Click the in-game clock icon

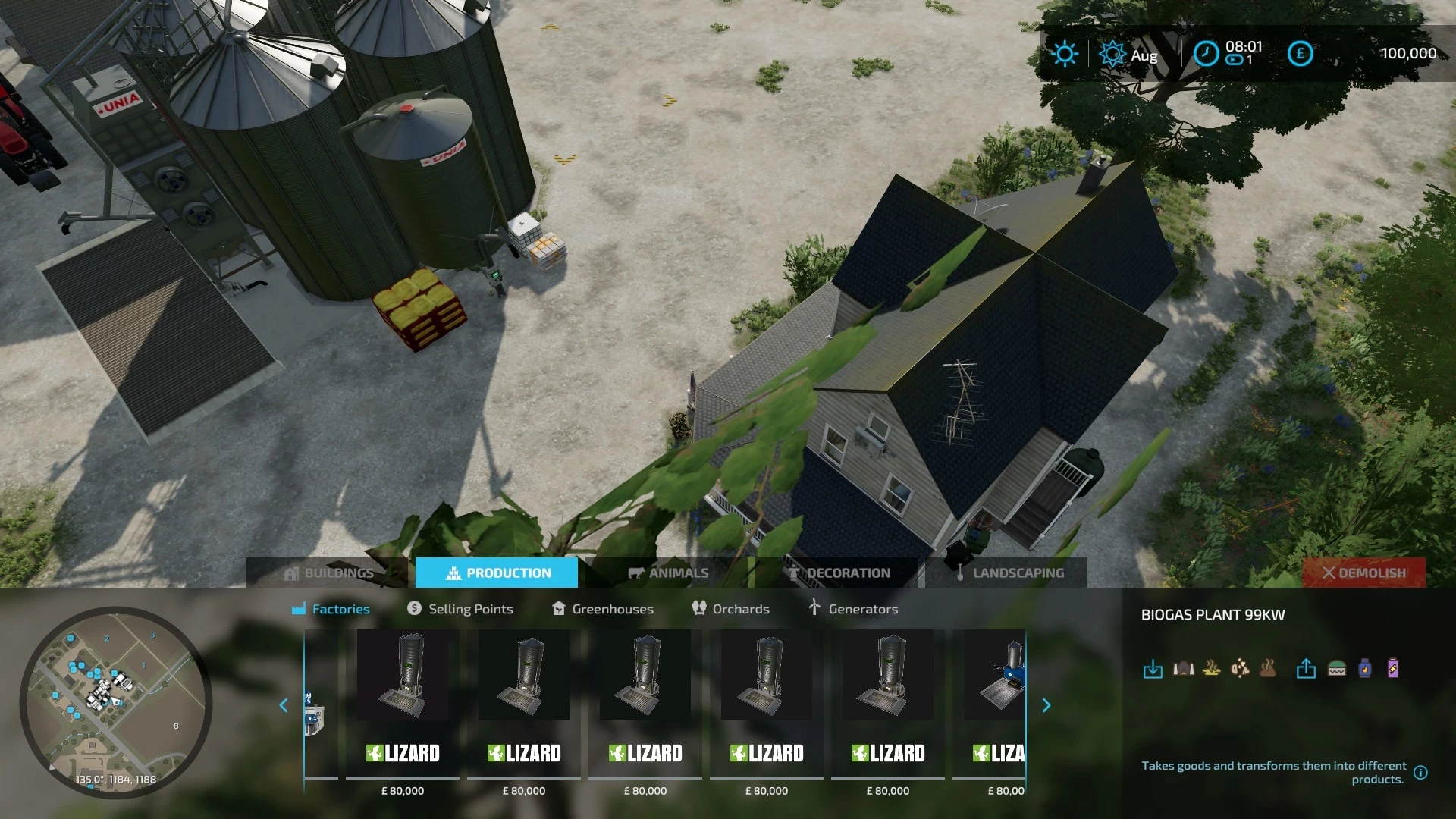coord(1206,54)
